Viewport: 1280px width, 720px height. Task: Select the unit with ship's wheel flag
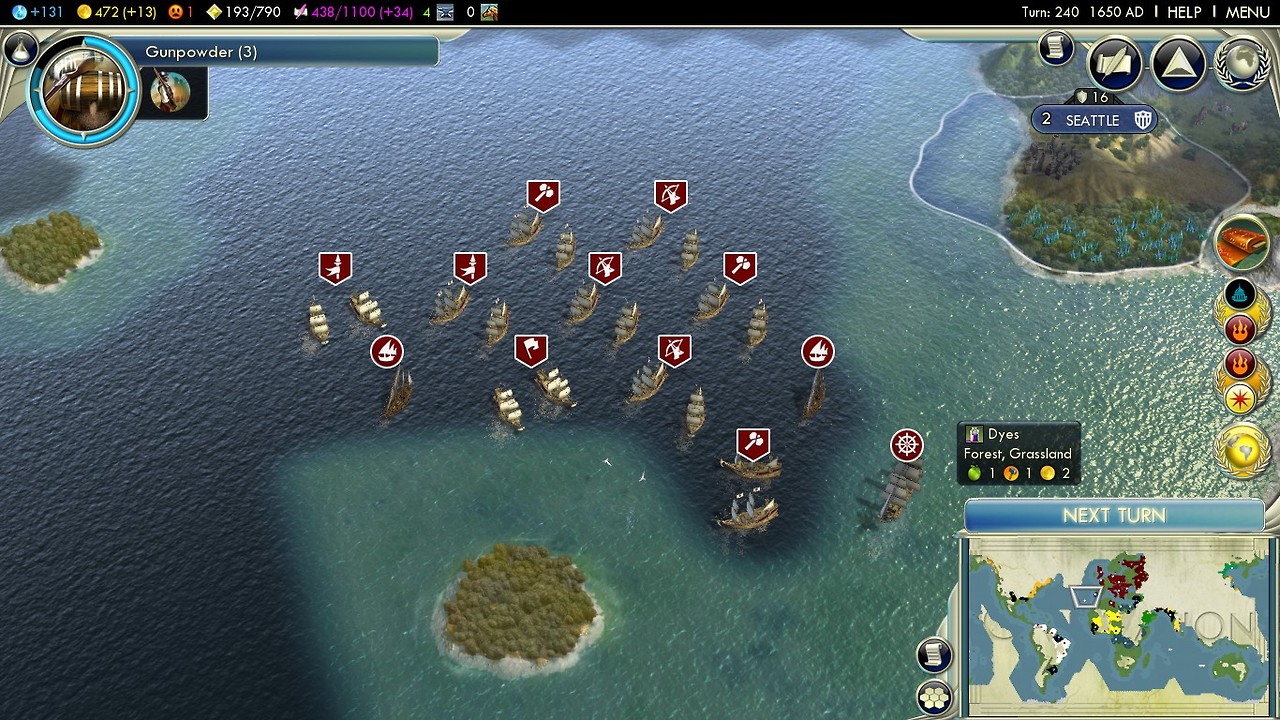click(x=907, y=446)
